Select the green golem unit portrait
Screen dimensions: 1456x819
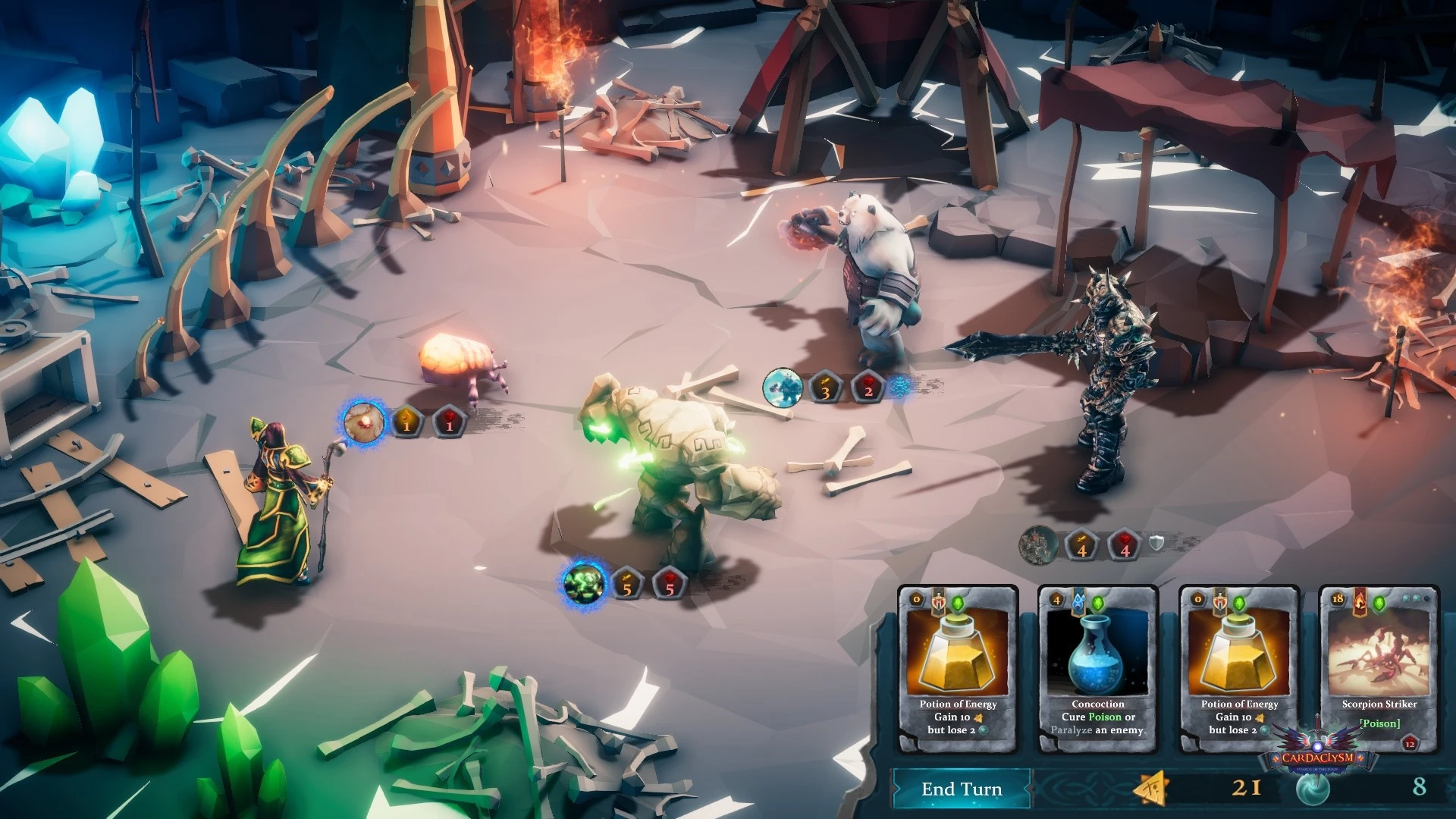pyautogui.click(x=583, y=583)
